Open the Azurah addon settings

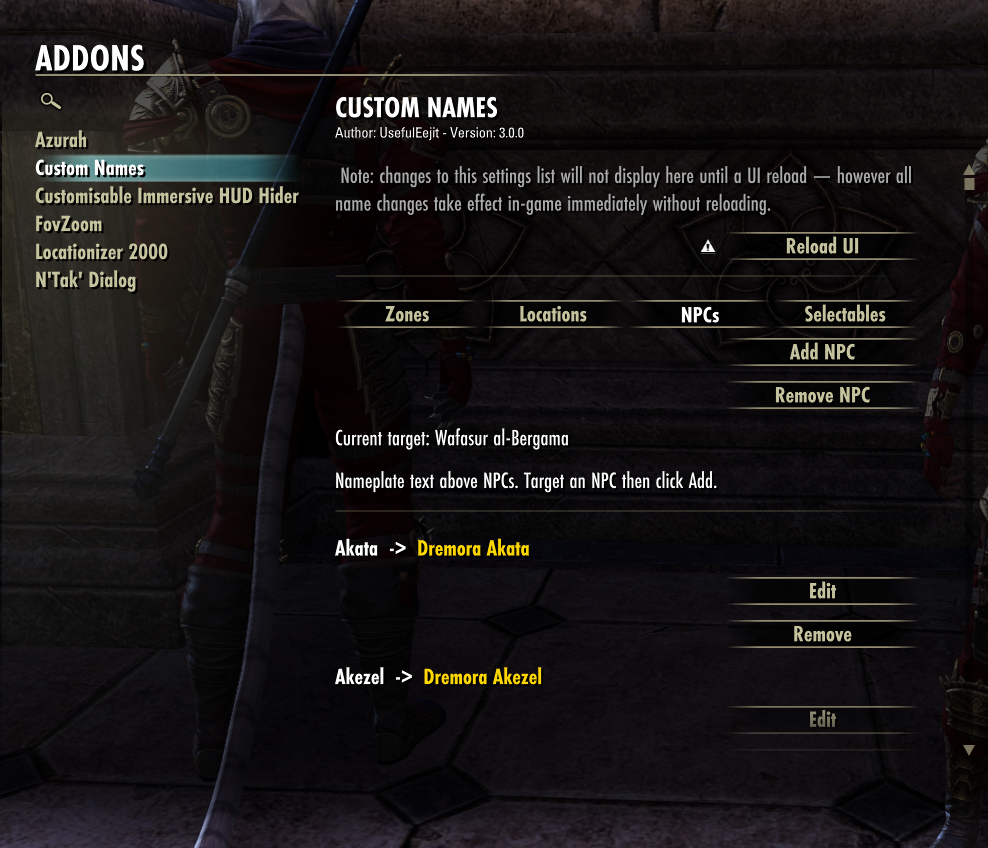point(61,140)
